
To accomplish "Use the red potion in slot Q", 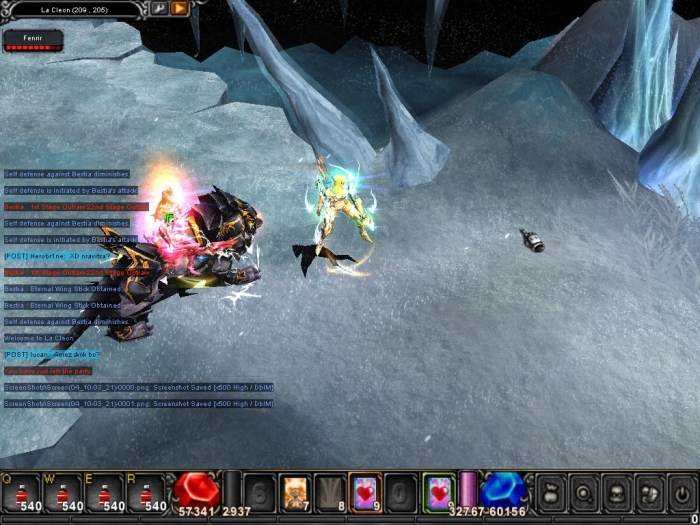I will pyautogui.click(x=21, y=492).
